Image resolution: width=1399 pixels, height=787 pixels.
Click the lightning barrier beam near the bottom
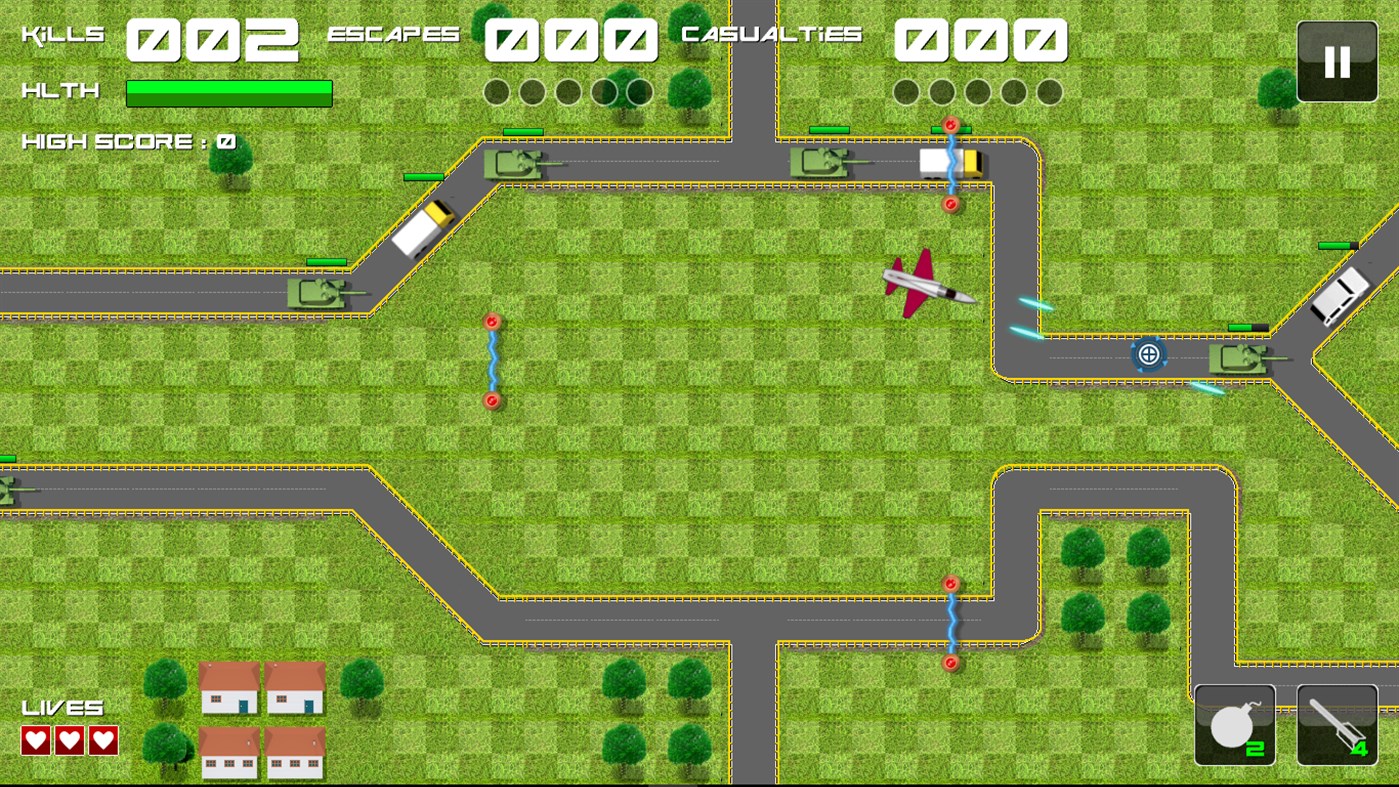click(x=952, y=620)
